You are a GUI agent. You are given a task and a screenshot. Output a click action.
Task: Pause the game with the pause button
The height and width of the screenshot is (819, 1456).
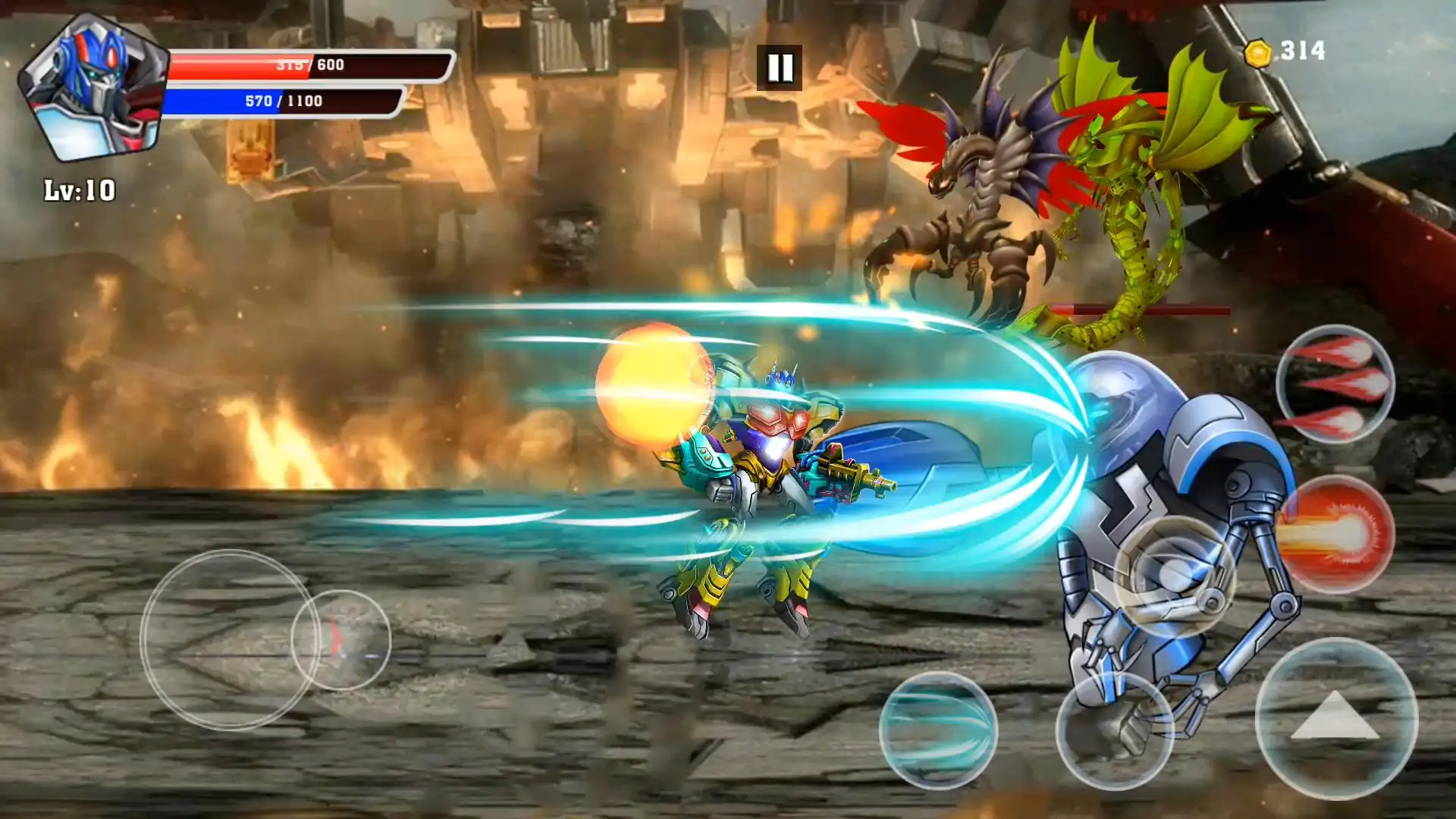coord(779,67)
